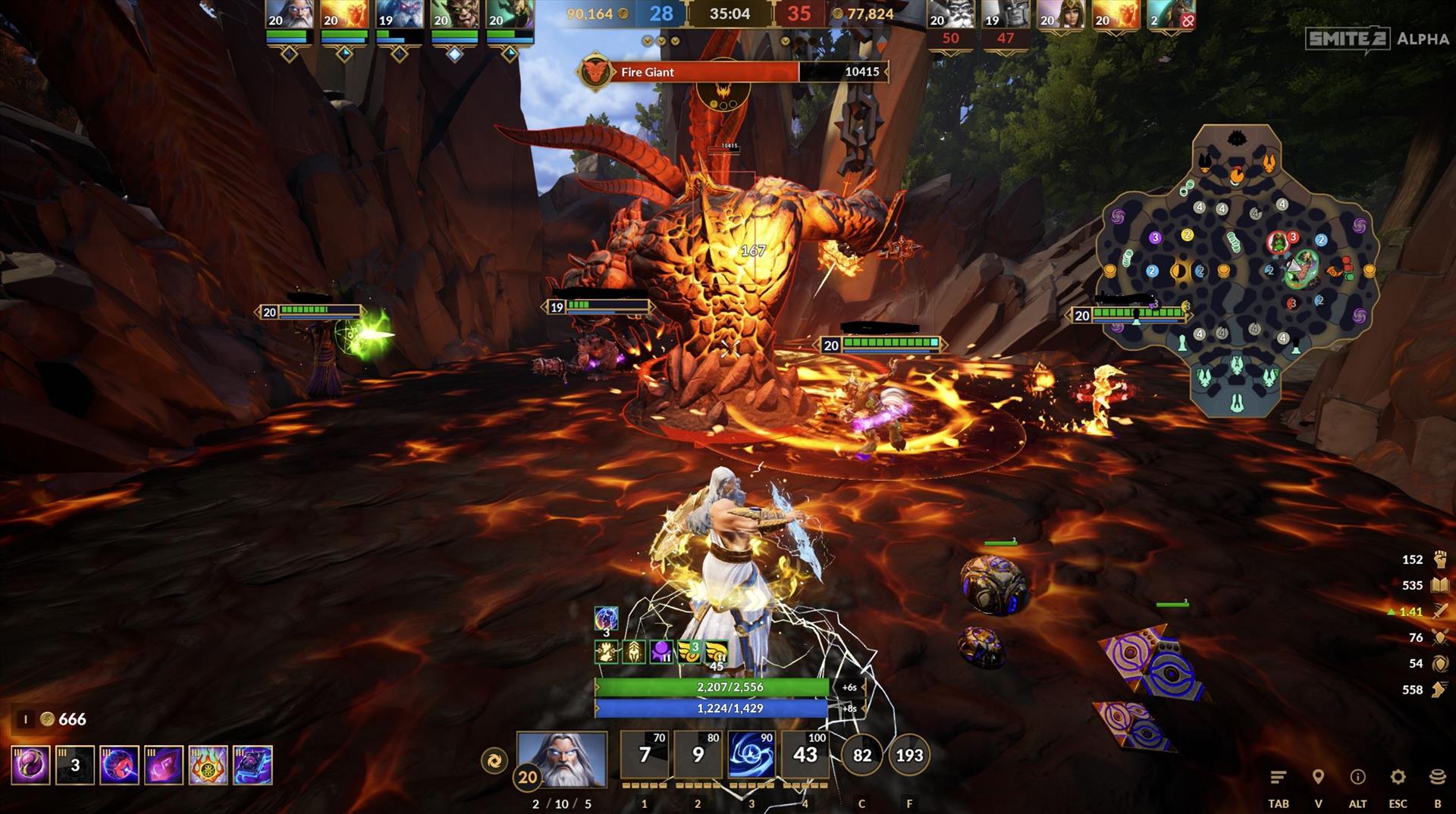The height and width of the screenshot is (814, 1456).
Task: Select the ultimate ability slot showing 43
Action: (805, 755)
